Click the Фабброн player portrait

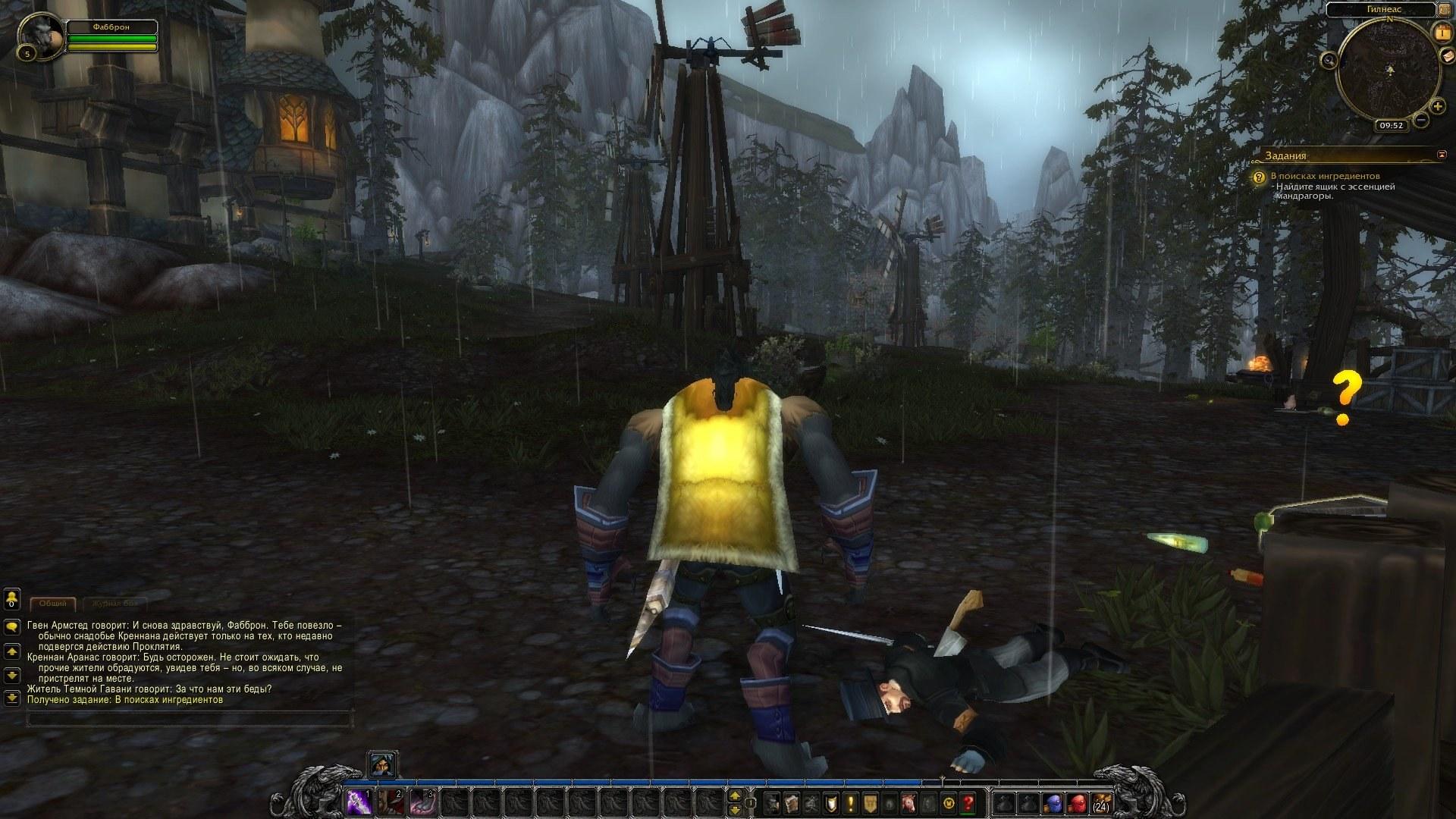39,36
